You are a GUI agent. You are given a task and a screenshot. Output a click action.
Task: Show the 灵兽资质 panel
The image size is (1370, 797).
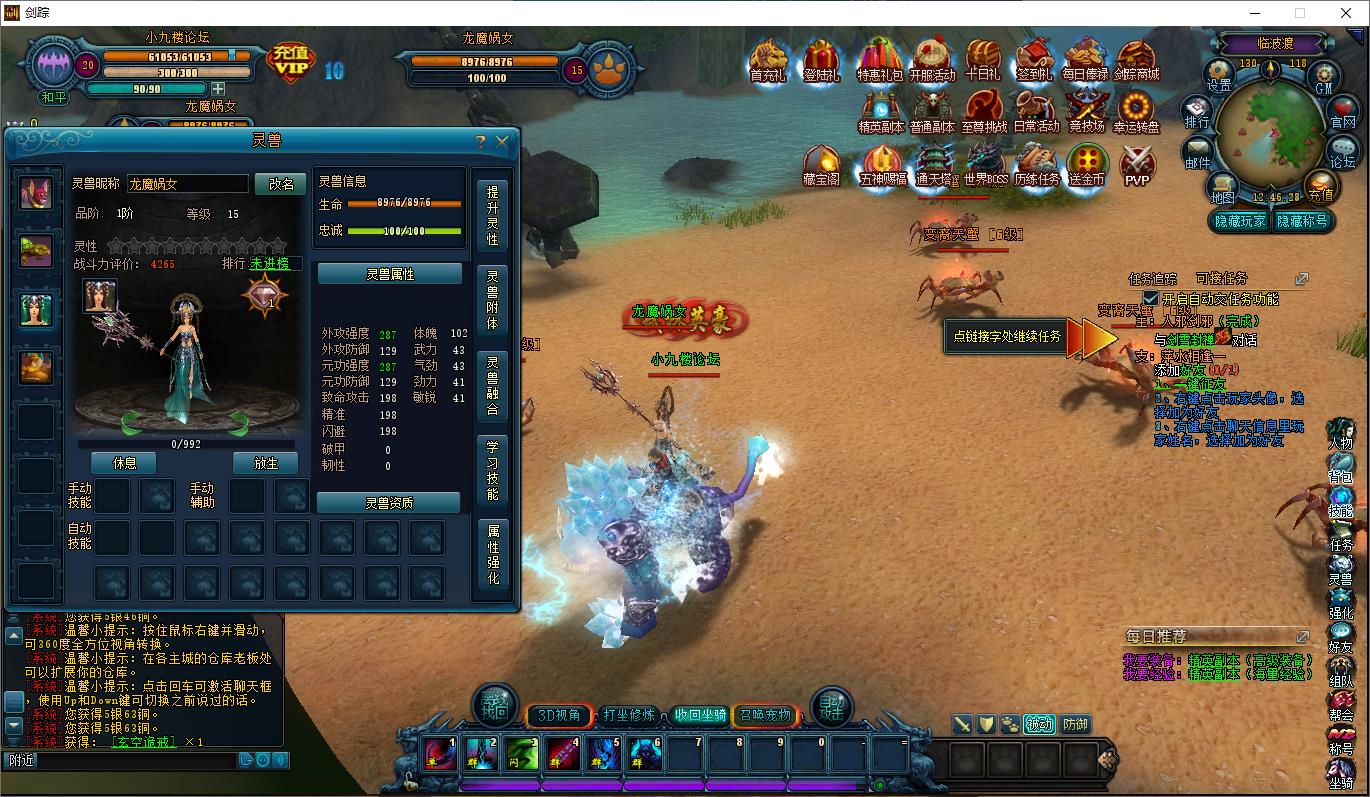[x=389, y=503]
